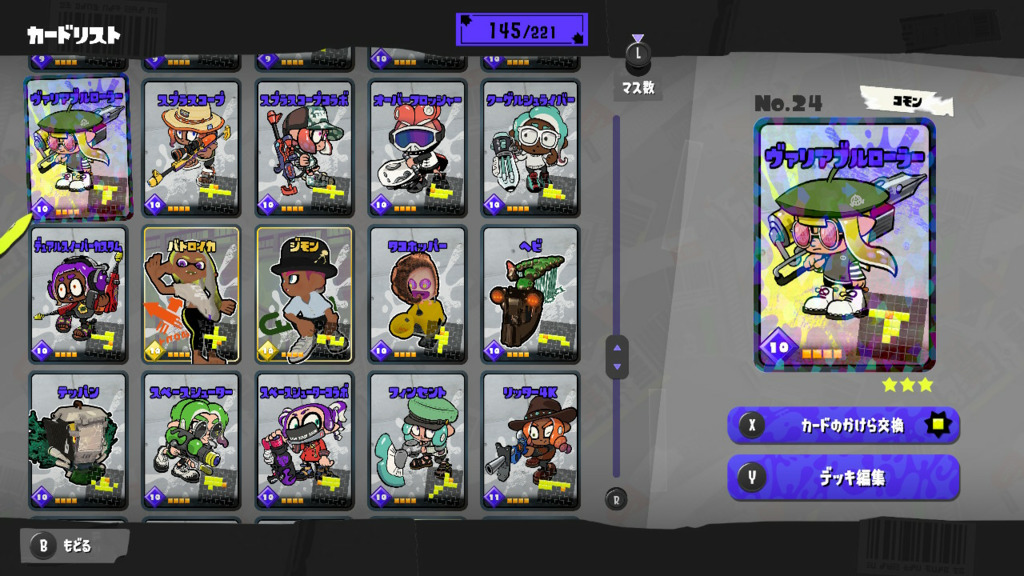The image size is (1024, 576).
Task: Select the ヴァリアブルローラー card in the list
Action: 78,147
